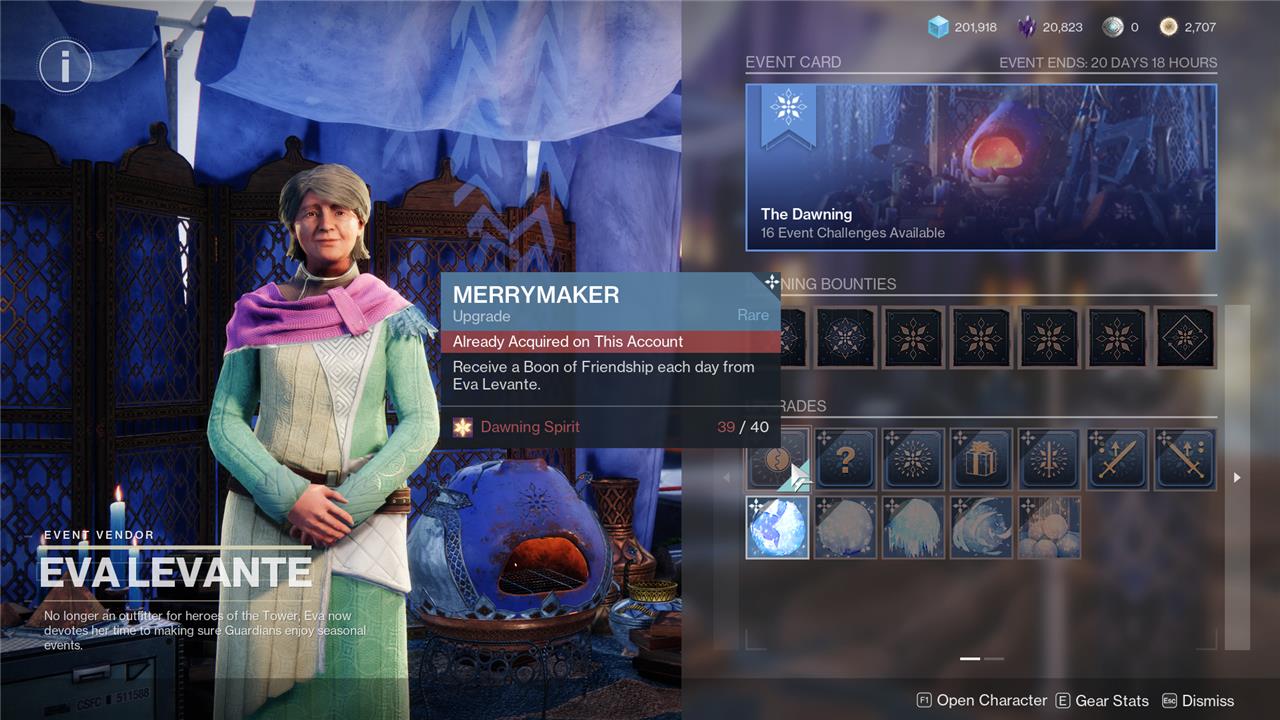1280x720 pixels.
Task: Select the question mark upgrade
Action: pos(845,459)
